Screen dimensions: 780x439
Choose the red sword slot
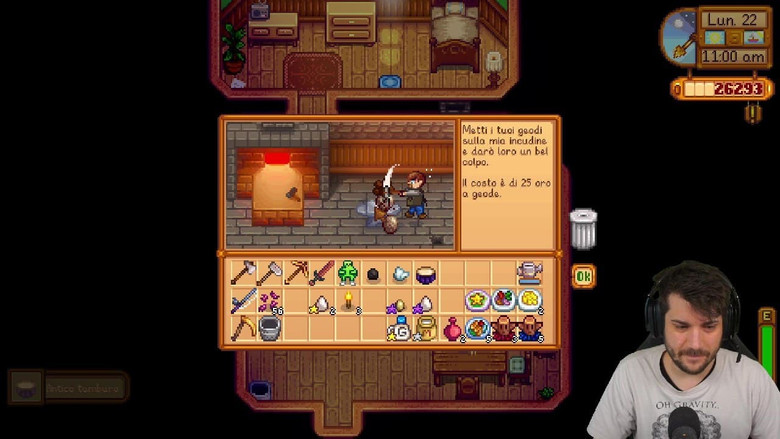point(321,272)
